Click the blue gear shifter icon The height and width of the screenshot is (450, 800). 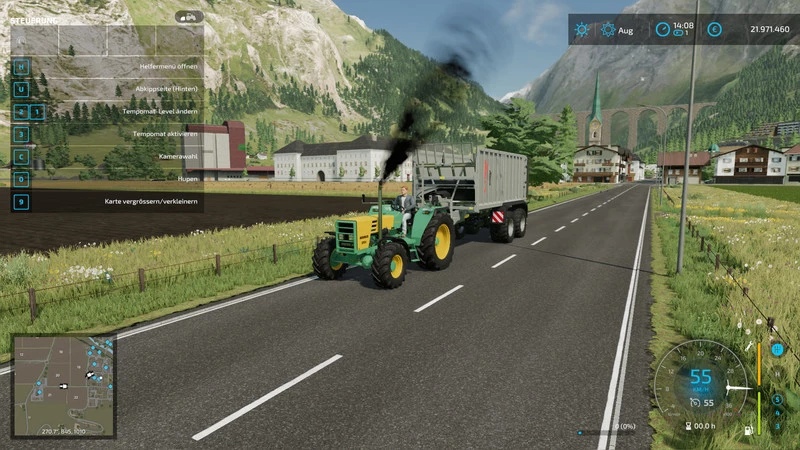pyautogui.click(x=777, y=350)
